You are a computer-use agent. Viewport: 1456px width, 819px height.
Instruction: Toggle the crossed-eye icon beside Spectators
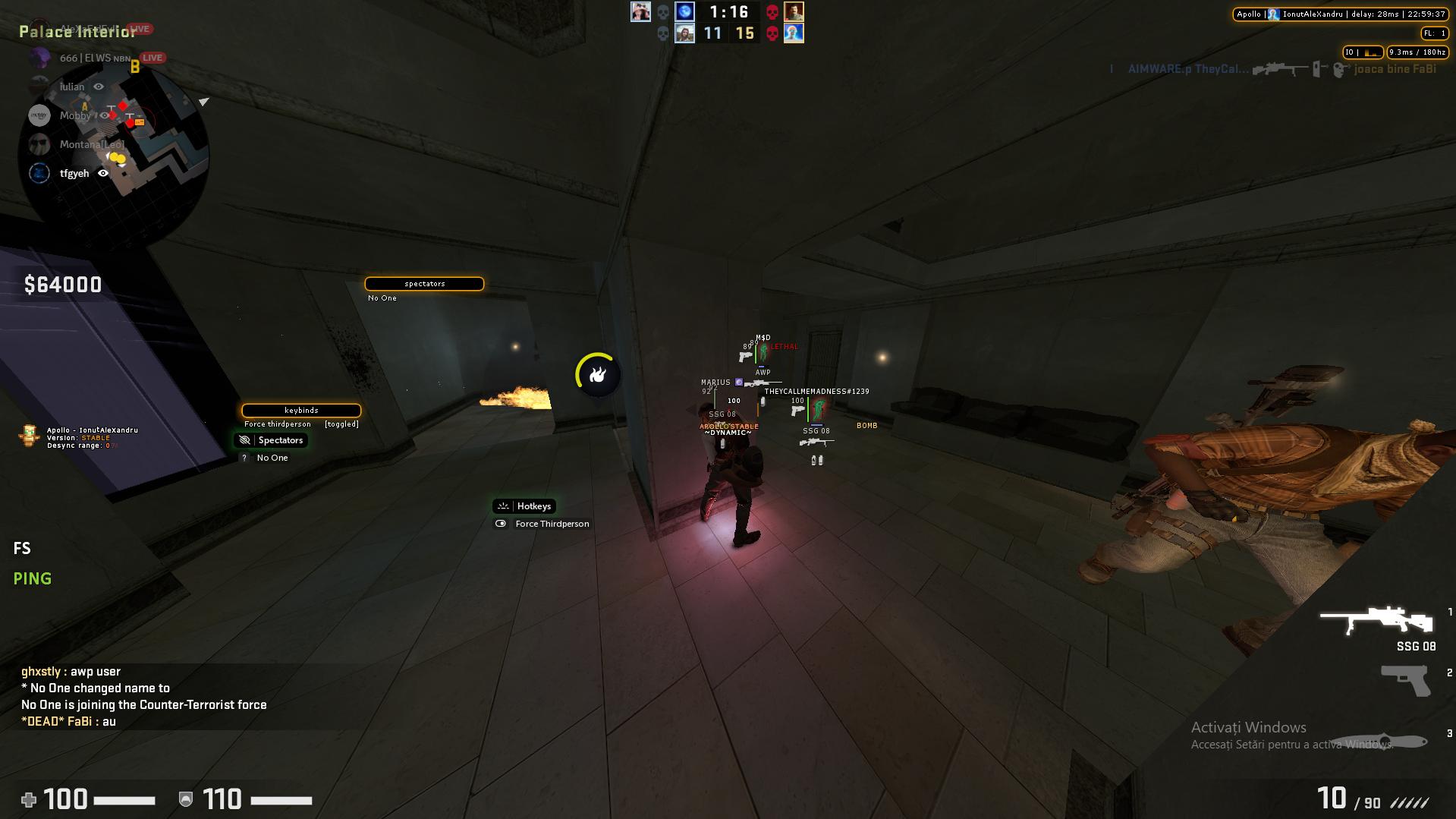tap(244, 440)
